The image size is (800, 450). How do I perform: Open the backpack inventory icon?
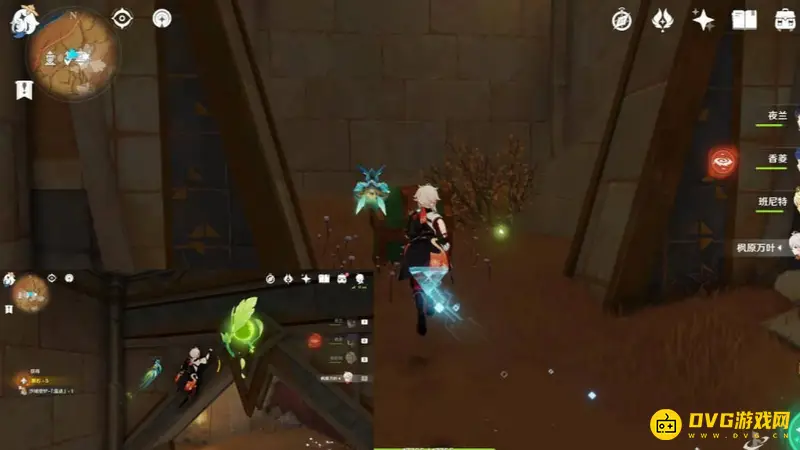784,19
